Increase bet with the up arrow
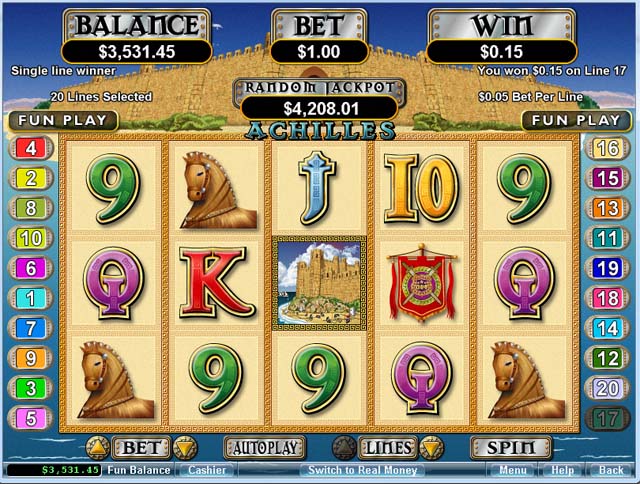640x484 pixels. 100,447
